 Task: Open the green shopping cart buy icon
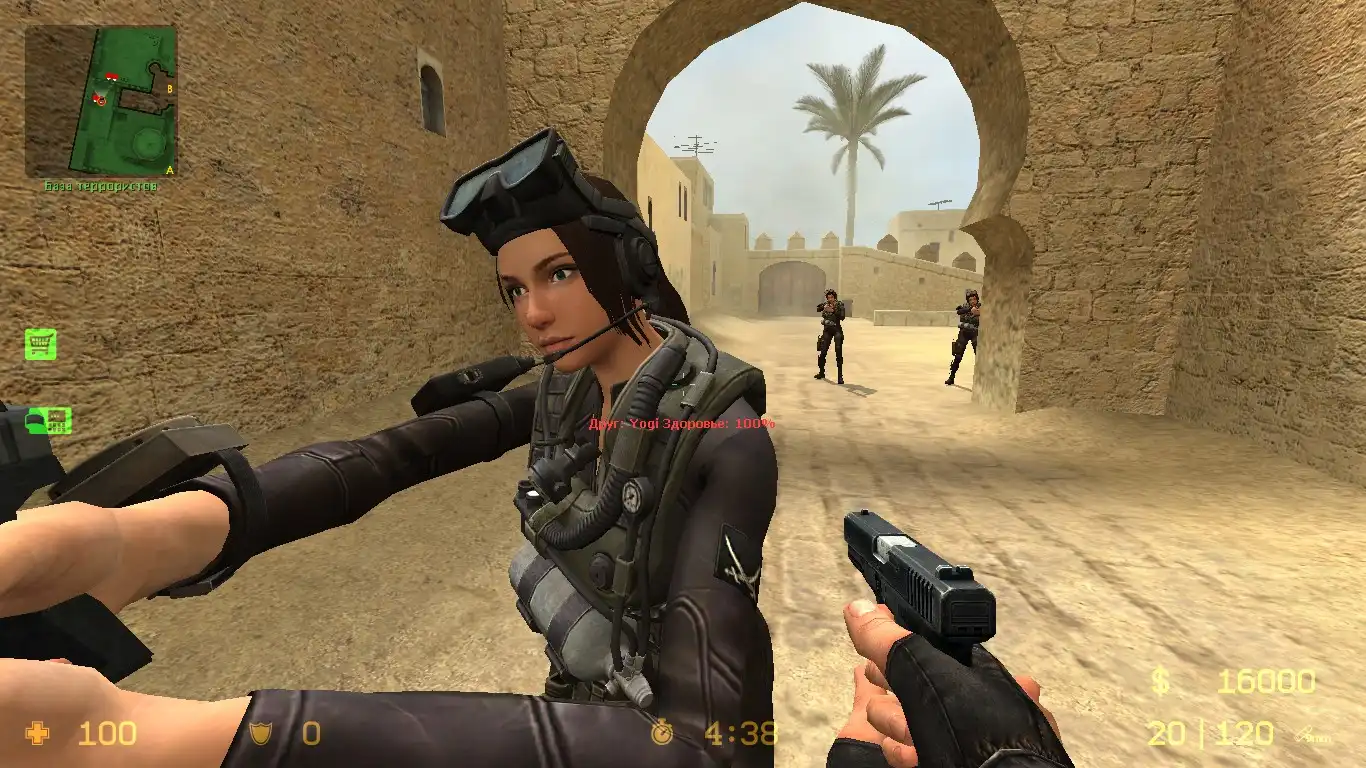coord(41,345)
